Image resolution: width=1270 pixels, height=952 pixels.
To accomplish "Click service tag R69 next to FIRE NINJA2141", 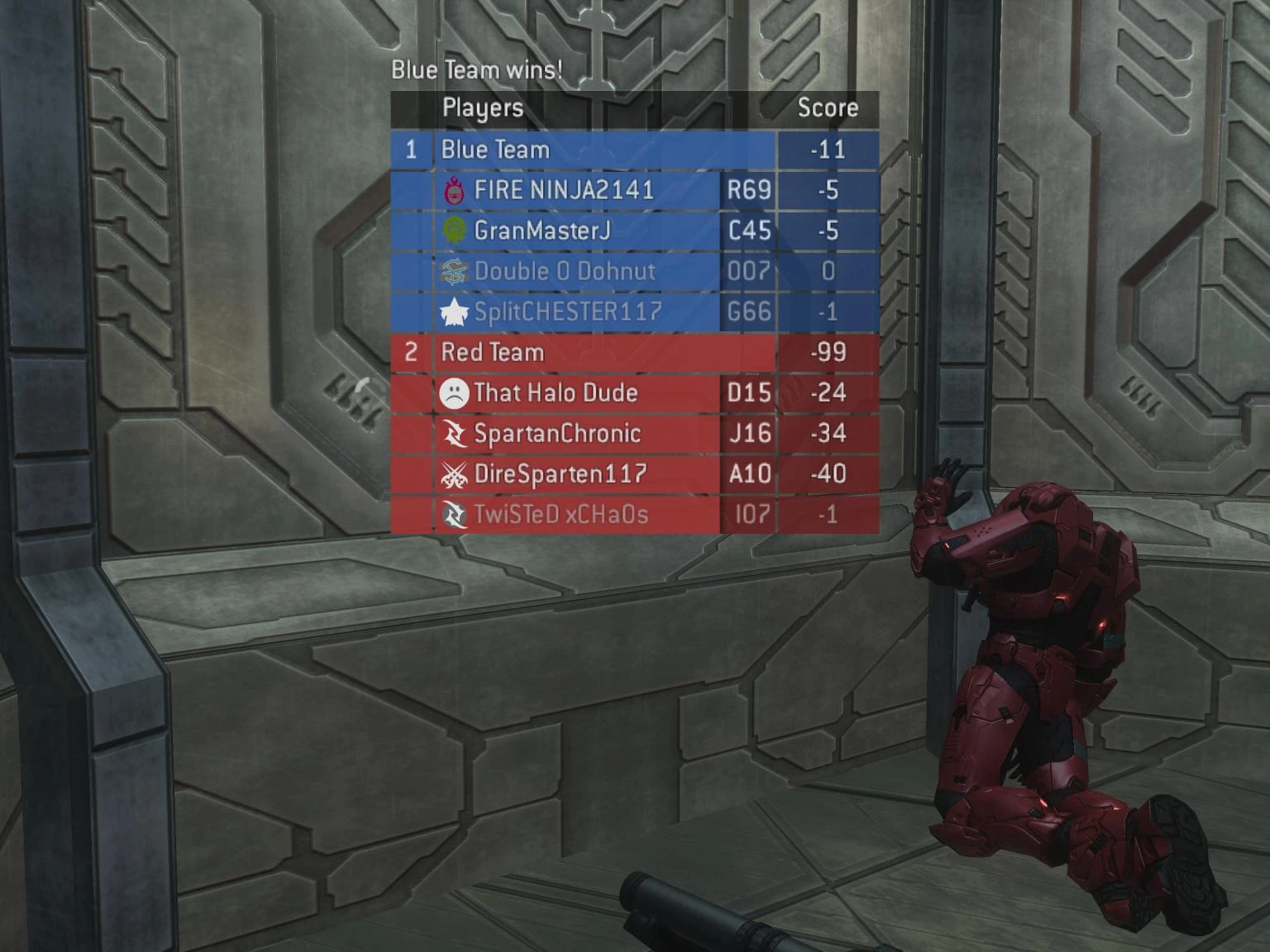I will point(751,190).
